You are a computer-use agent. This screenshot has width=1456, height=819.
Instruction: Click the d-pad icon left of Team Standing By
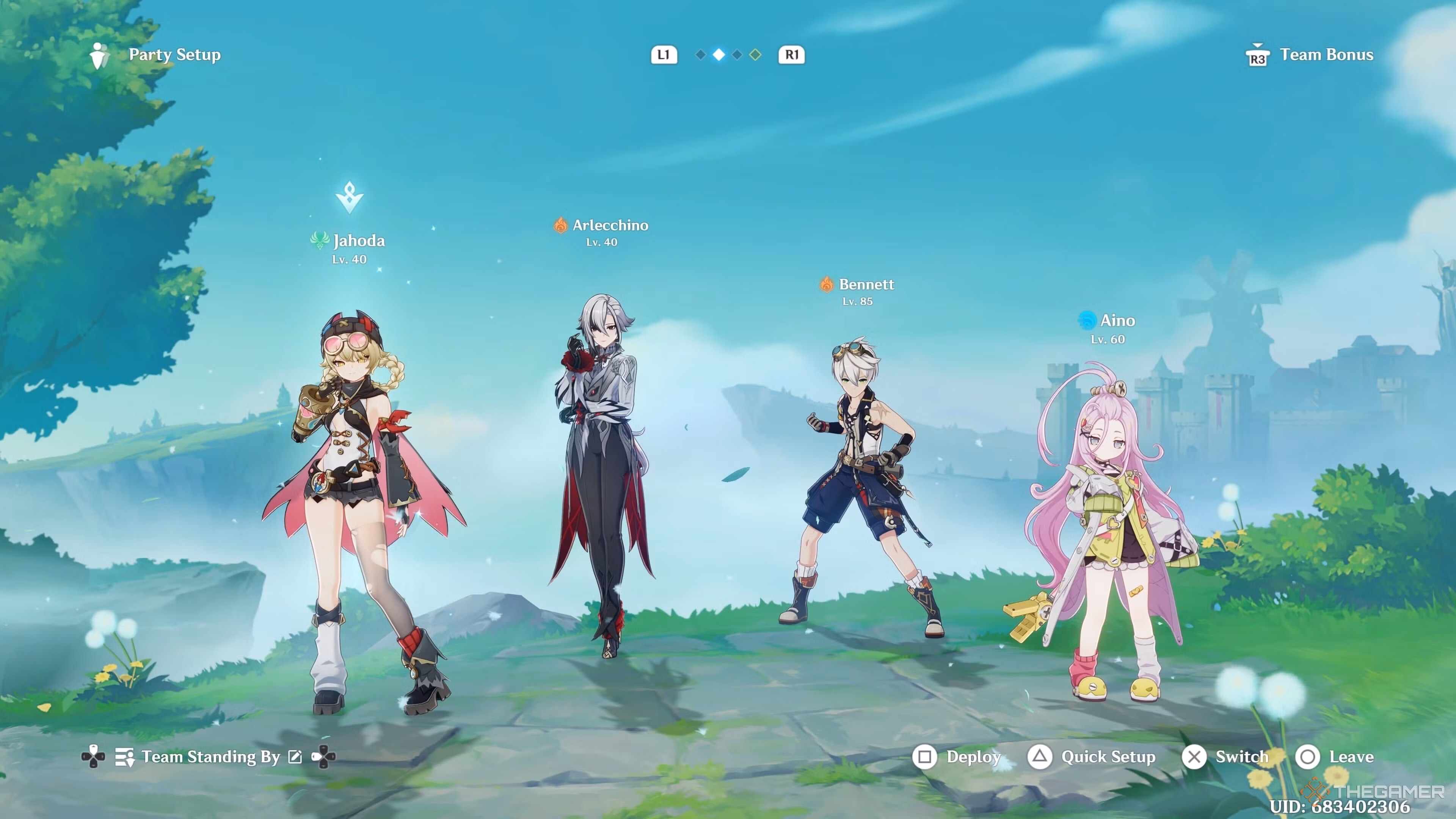coord(93,757)
